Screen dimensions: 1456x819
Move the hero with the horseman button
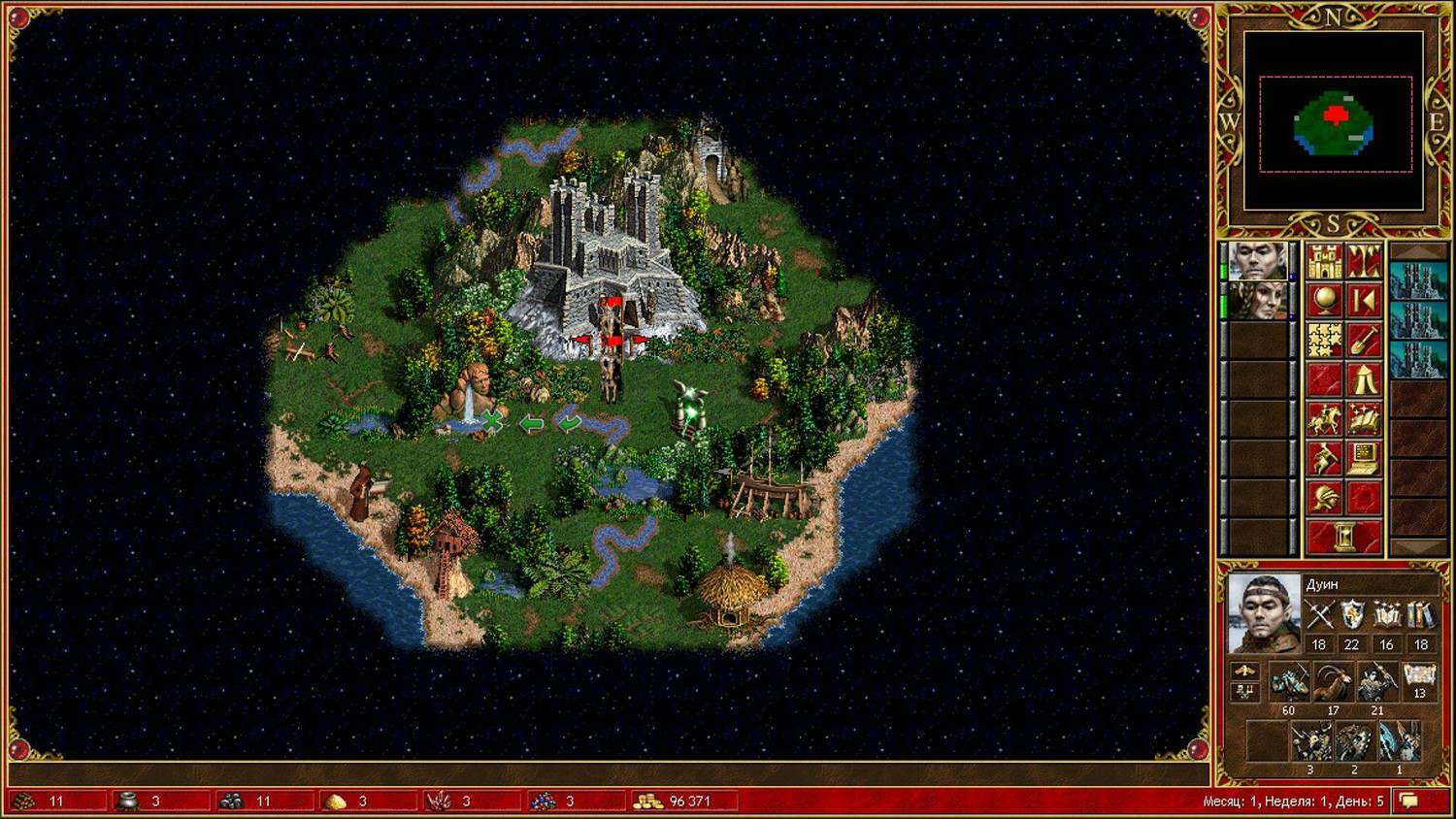coord(1324,419)
